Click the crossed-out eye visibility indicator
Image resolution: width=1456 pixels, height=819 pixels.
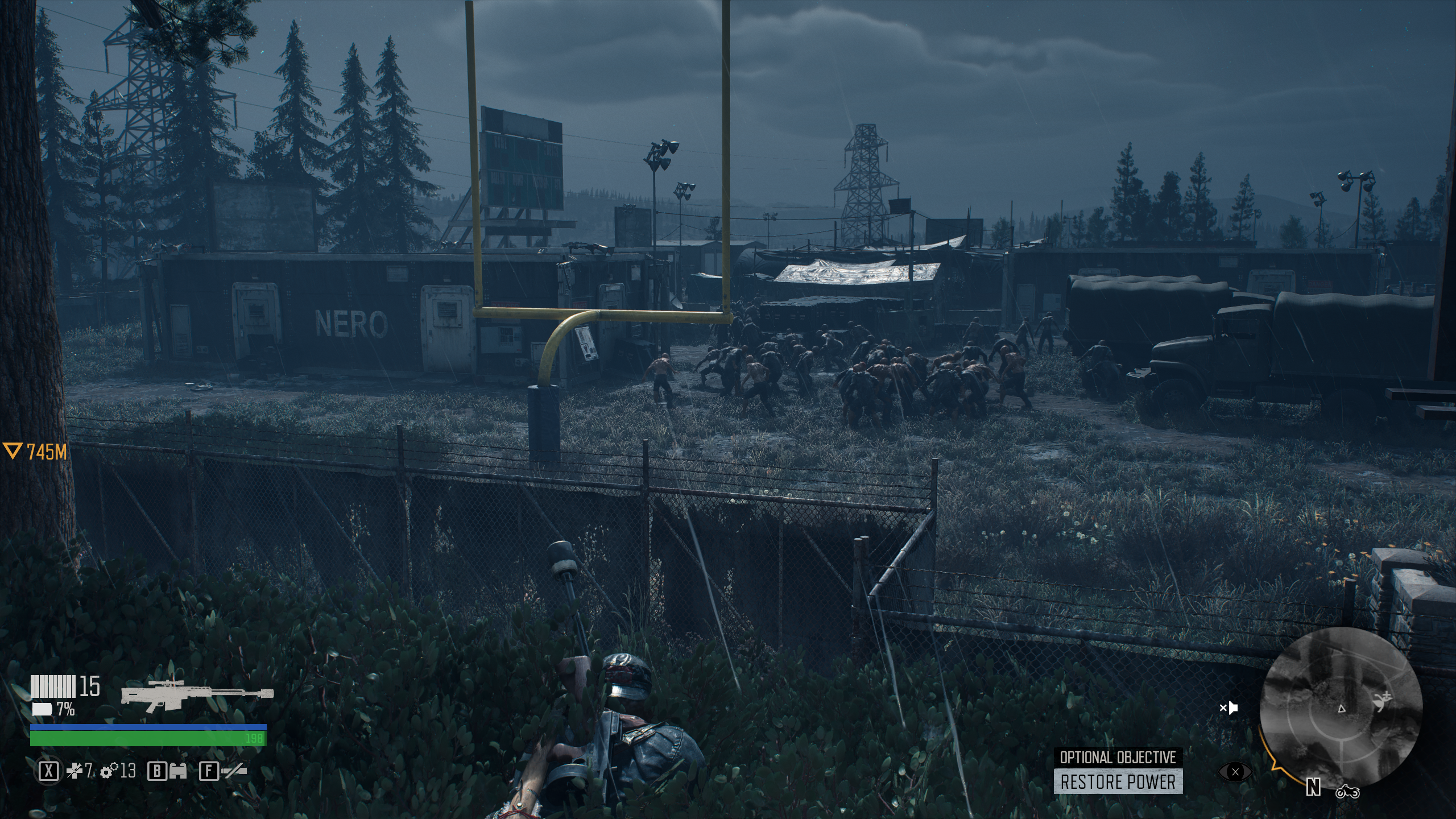(x=1235, y=772)
